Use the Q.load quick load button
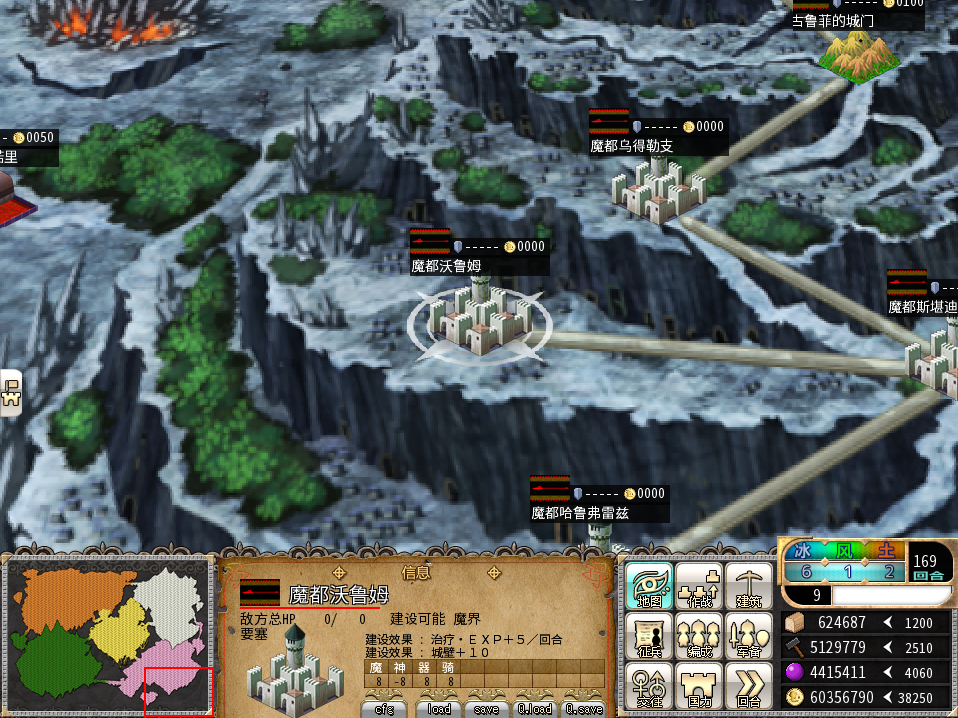The height and width of the screenshot is (718, 958). click(534, 709)
